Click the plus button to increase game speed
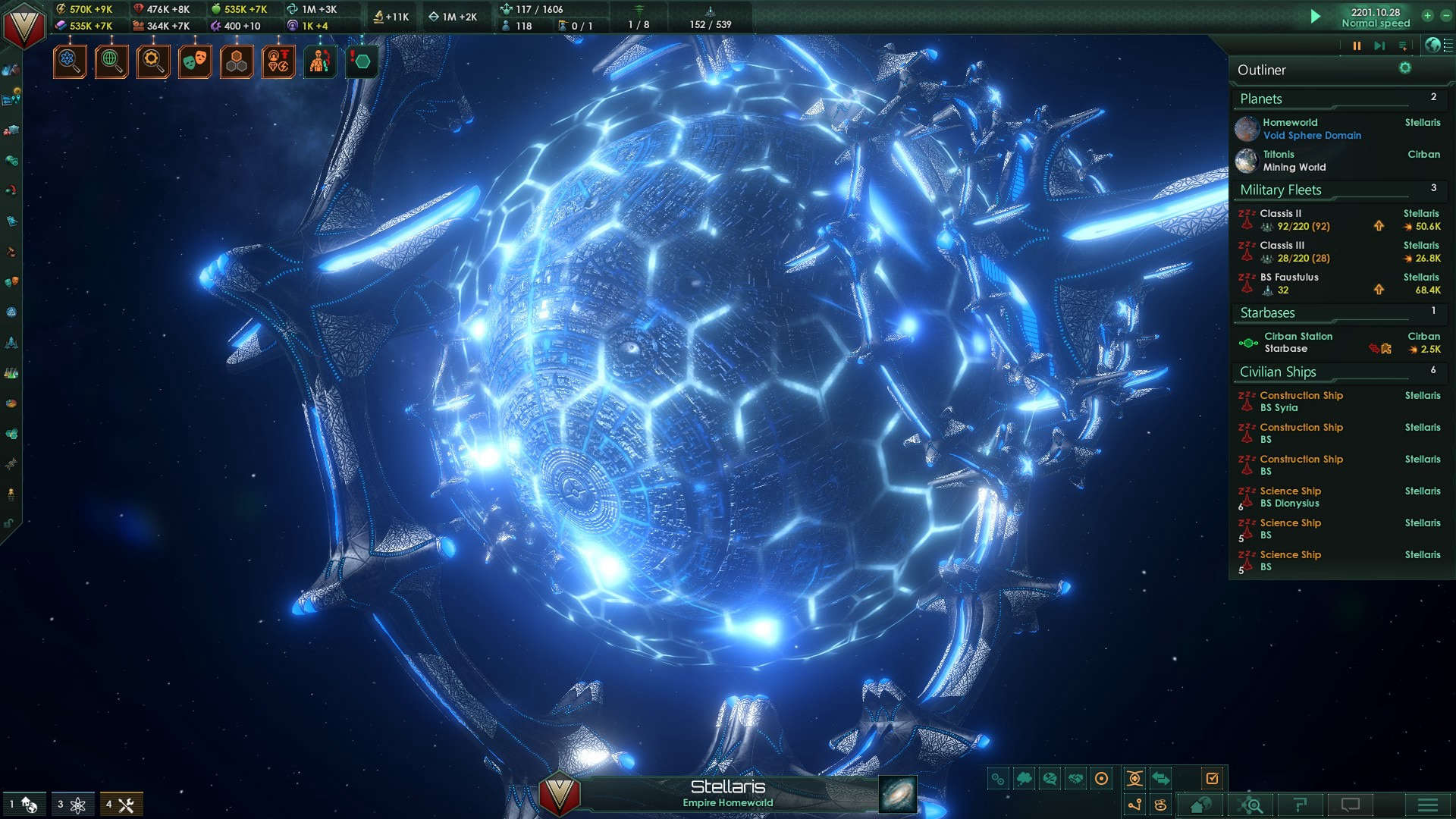1456x819 pixels. tap(1428, 16)
